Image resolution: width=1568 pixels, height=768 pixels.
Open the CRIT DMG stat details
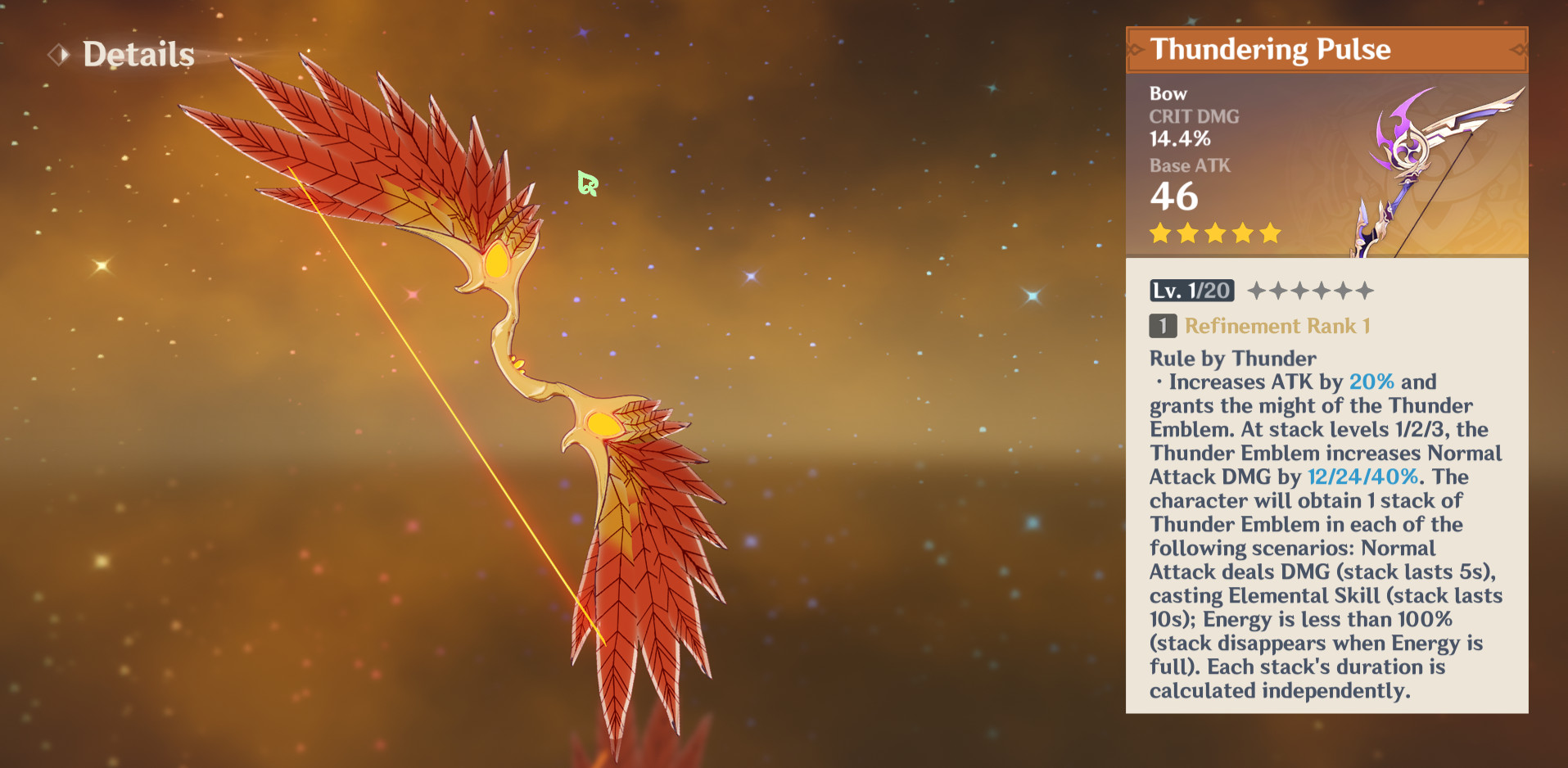[1193, 116]
